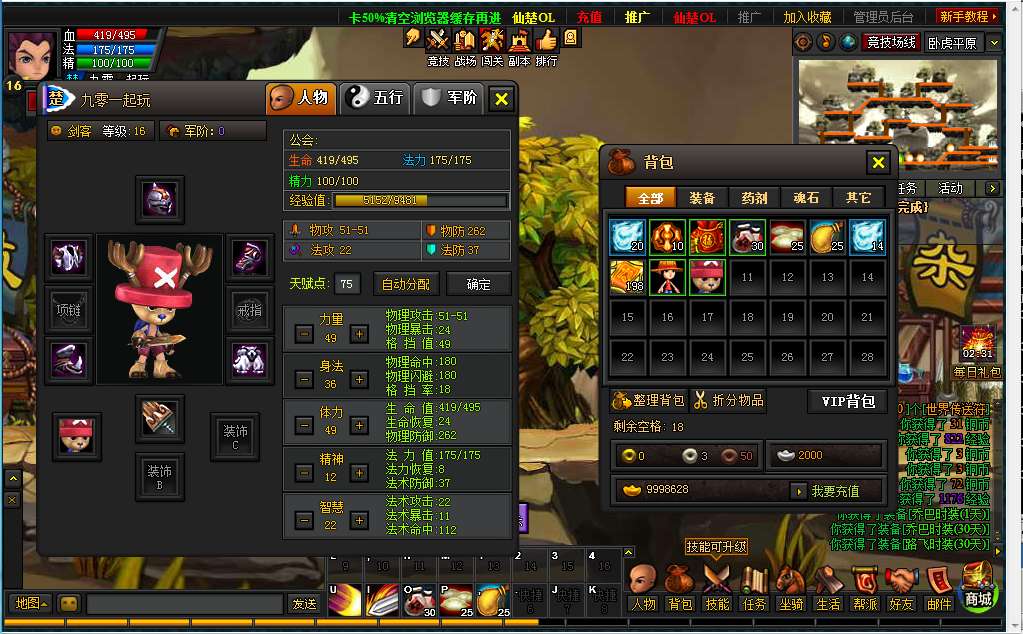Select the 药剂 backpack tab
1023x634 pixels.
tap(754, 198)
